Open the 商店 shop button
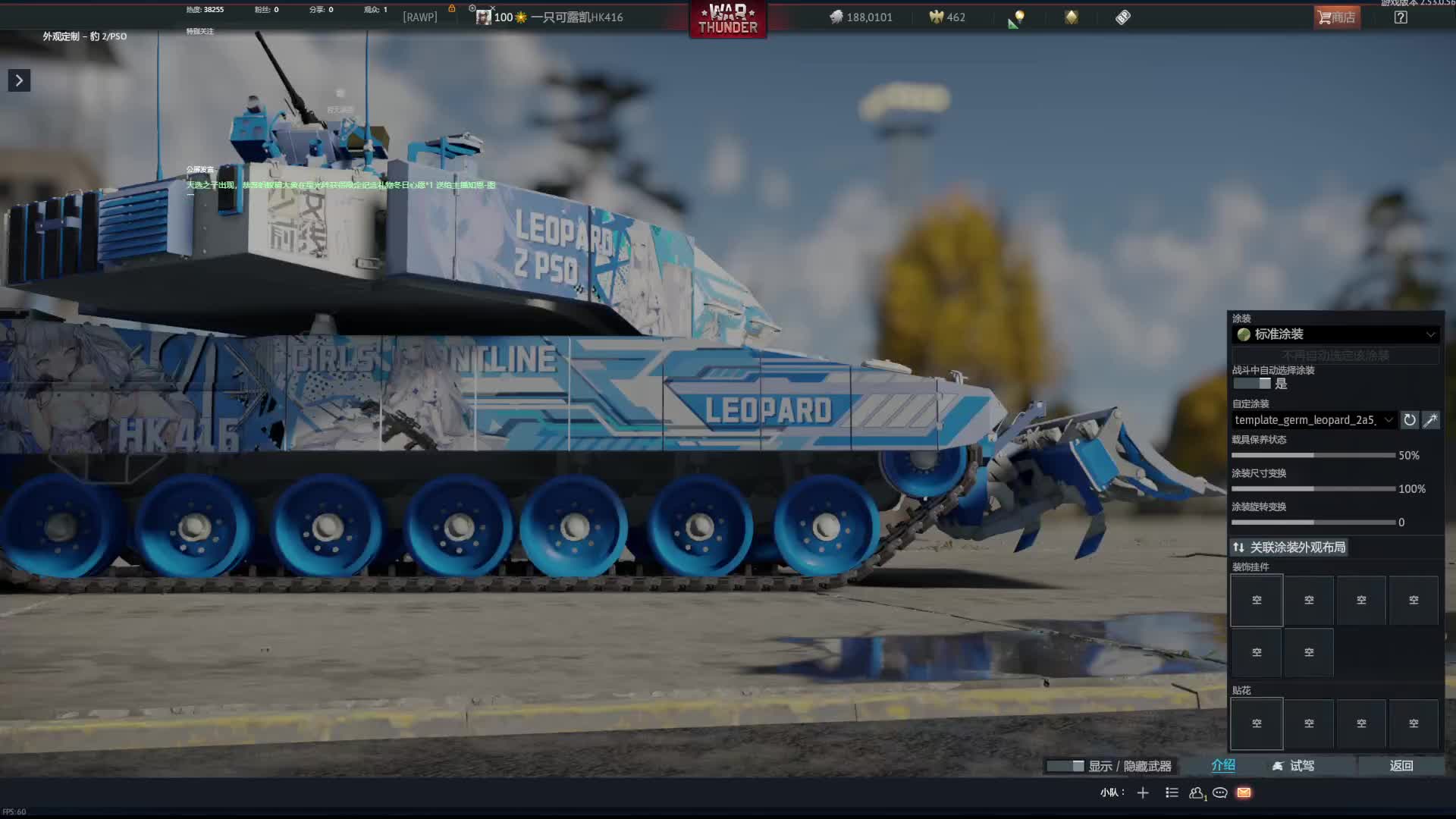This screenshot has width=1456, height=819. click(1337, 17)
